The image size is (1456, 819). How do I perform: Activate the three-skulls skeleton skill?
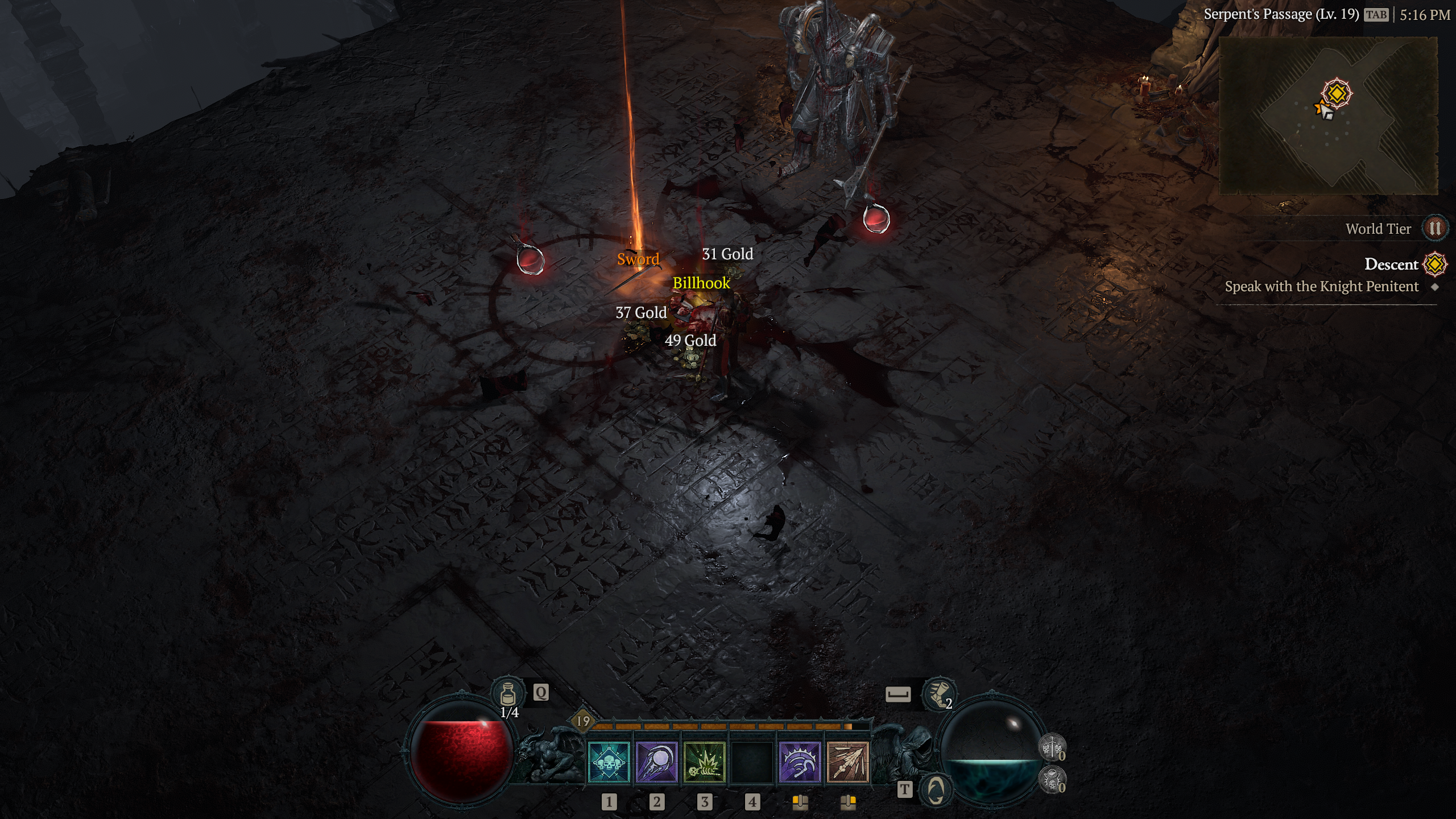click(609, 762)
